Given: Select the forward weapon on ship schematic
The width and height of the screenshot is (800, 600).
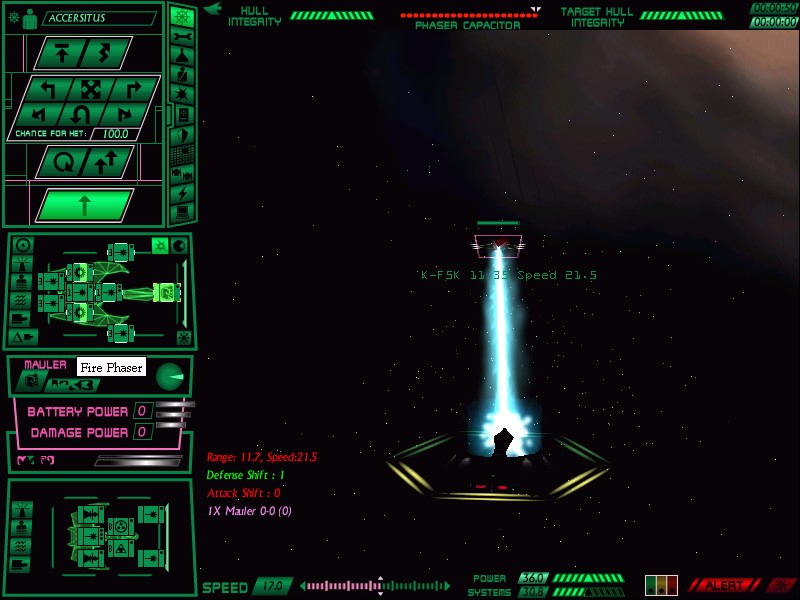Looking at the screenshot, I should tap(166, 292).
